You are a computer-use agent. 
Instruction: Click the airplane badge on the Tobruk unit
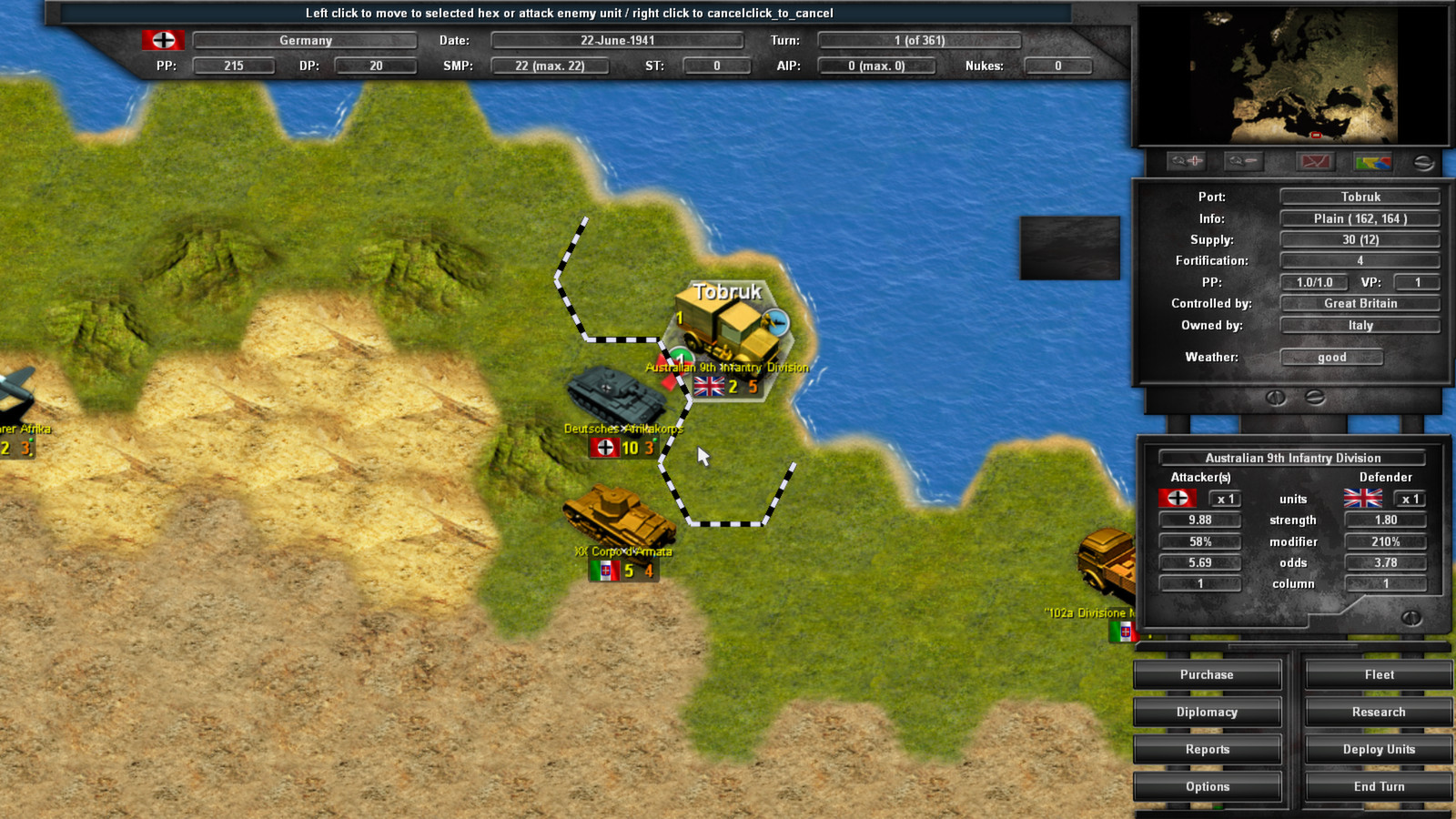point(778,320)
